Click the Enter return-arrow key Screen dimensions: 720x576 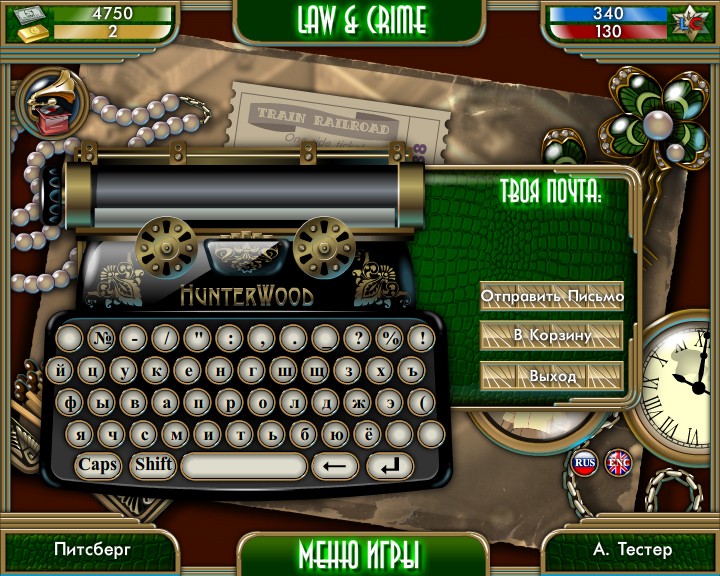coord(390,466)
